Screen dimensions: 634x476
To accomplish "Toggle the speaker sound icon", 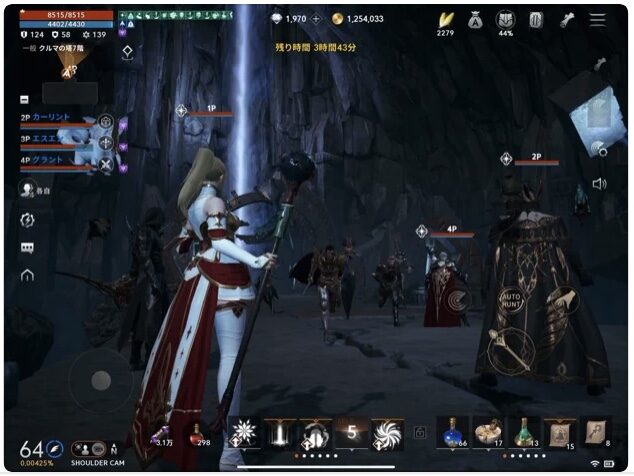I will [x=599, y=184].
